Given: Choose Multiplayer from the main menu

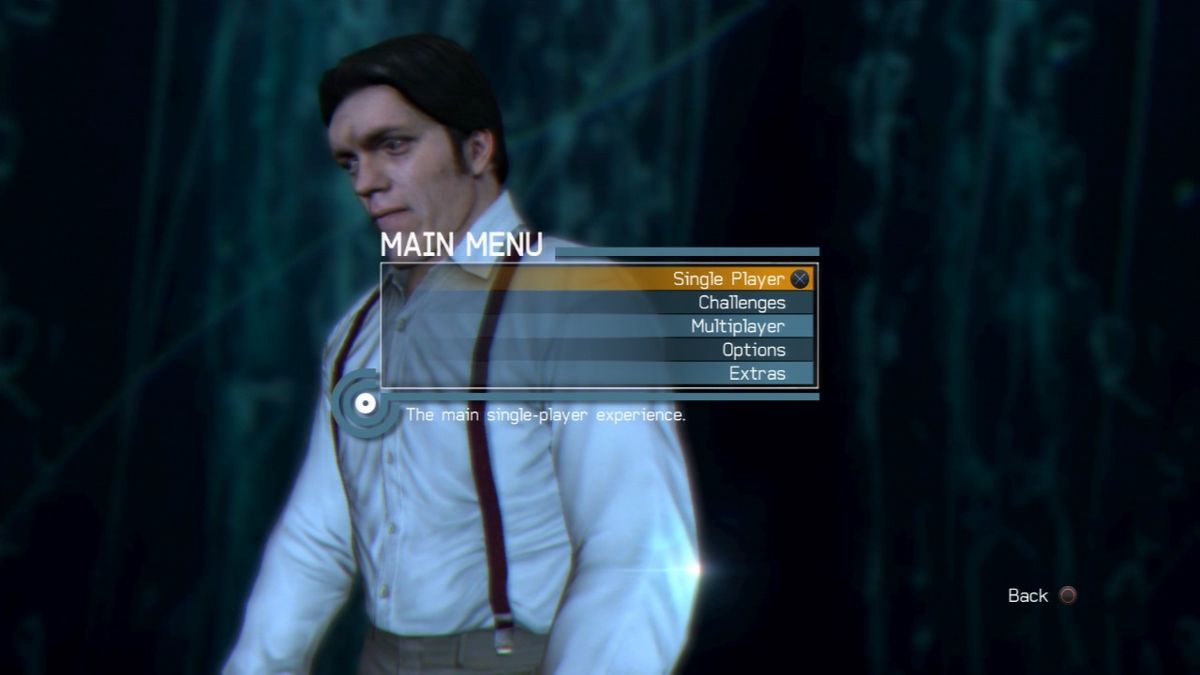Looking at the screenshot, I should (x=737, y=326).
